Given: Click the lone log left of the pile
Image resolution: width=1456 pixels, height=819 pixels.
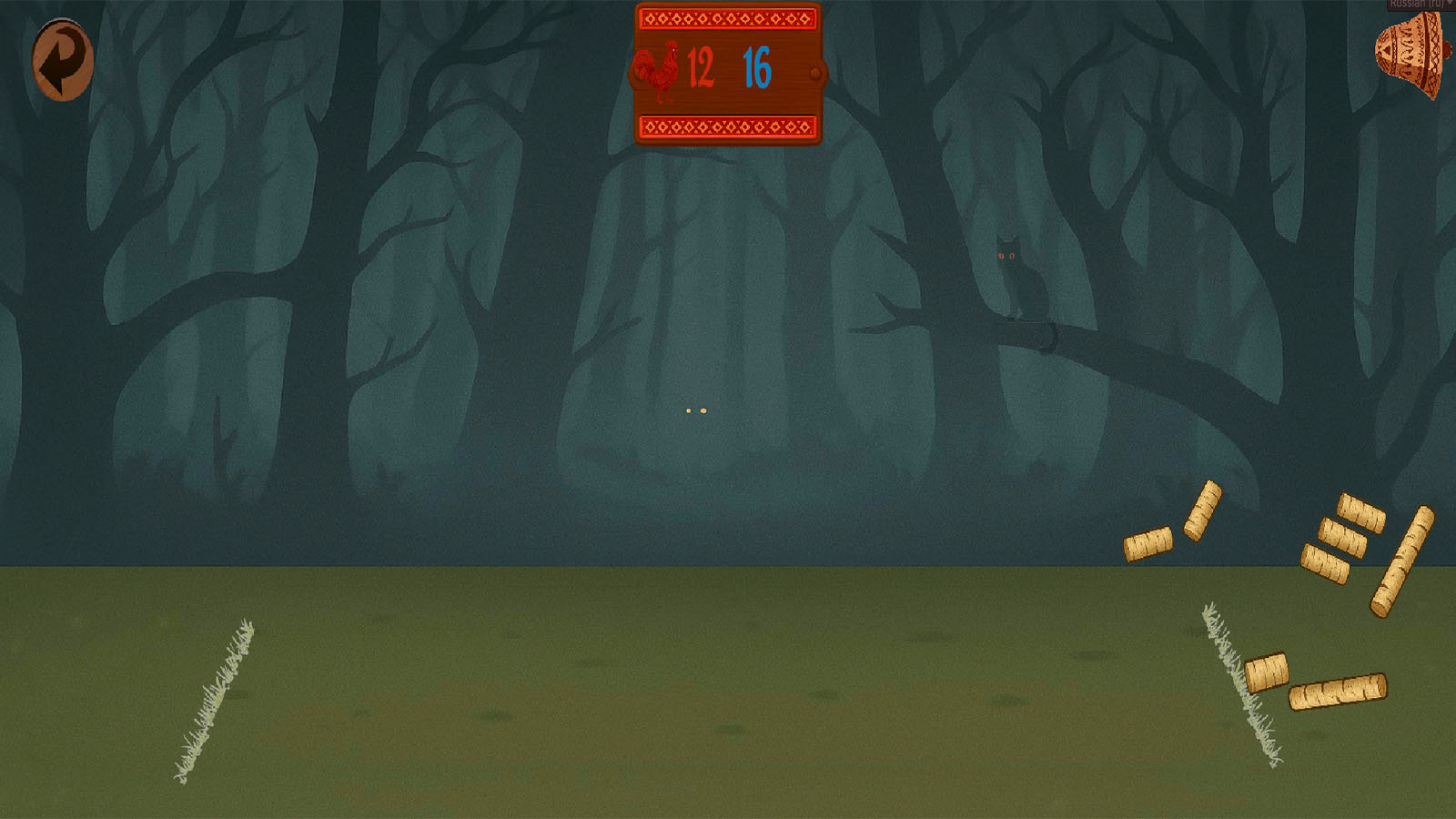Looking at the screenshot, I should pyautogui.click(x=1148, y=544).
